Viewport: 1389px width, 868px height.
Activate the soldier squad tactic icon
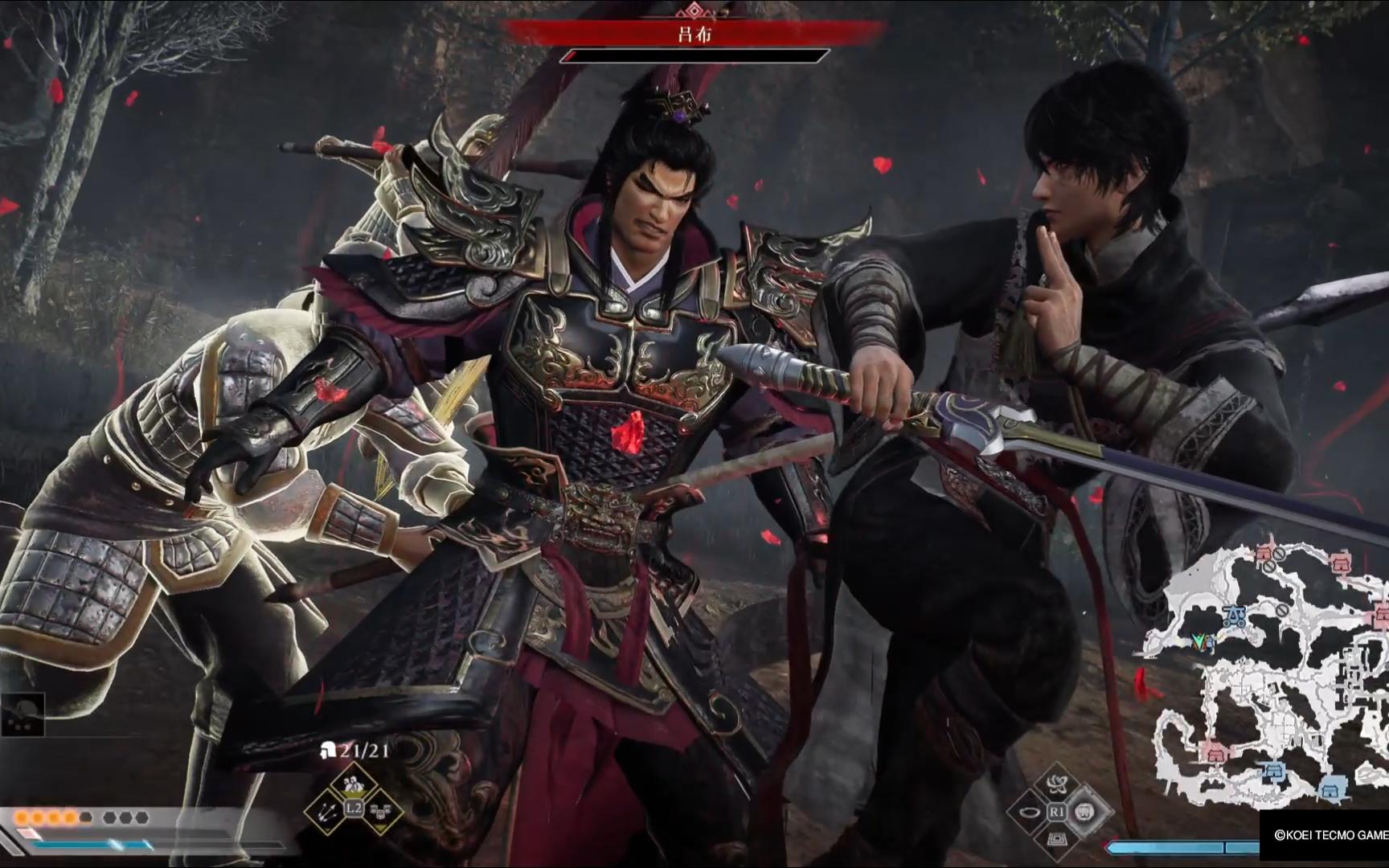point(353,784)
